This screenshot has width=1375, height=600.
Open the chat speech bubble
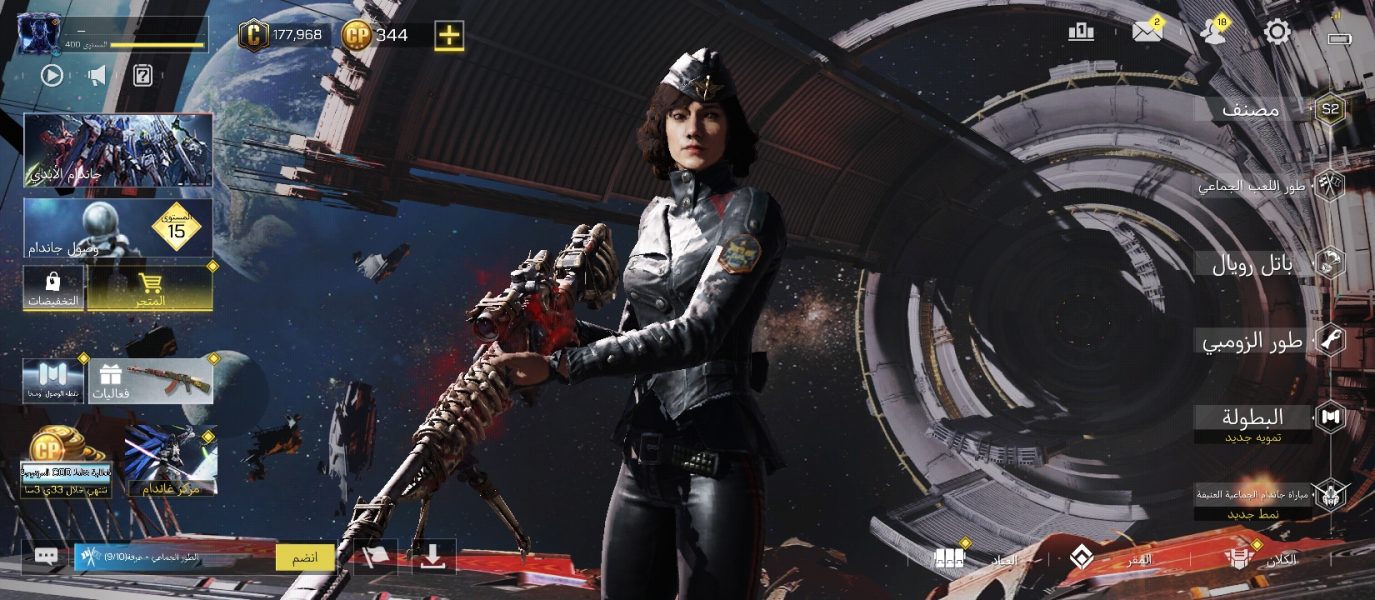46,557
